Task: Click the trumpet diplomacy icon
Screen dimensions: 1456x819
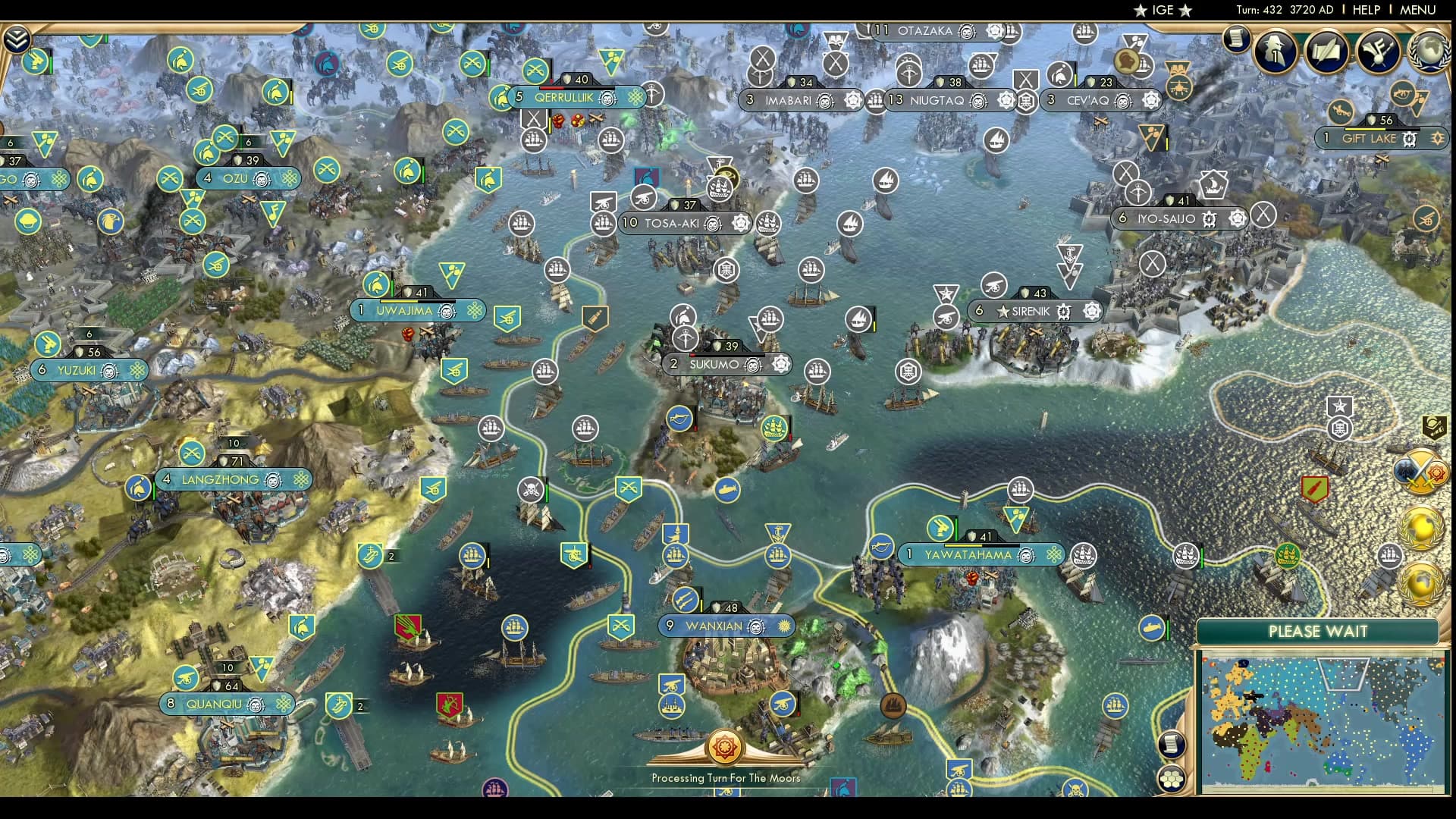Action: tap(1378, 52)
